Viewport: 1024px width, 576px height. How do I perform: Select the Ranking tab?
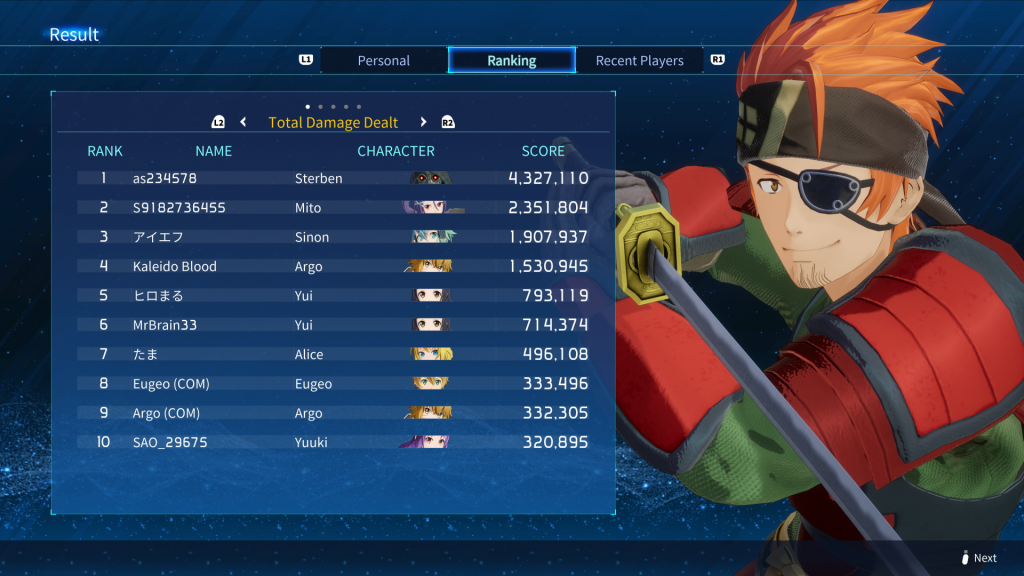511,61
